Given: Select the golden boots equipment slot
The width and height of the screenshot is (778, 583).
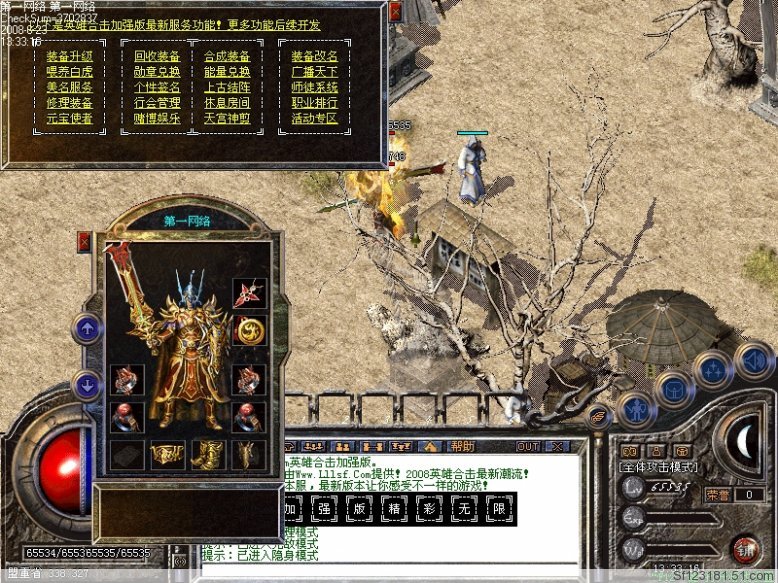Looking at the screenshot, I should coord(208,455).
